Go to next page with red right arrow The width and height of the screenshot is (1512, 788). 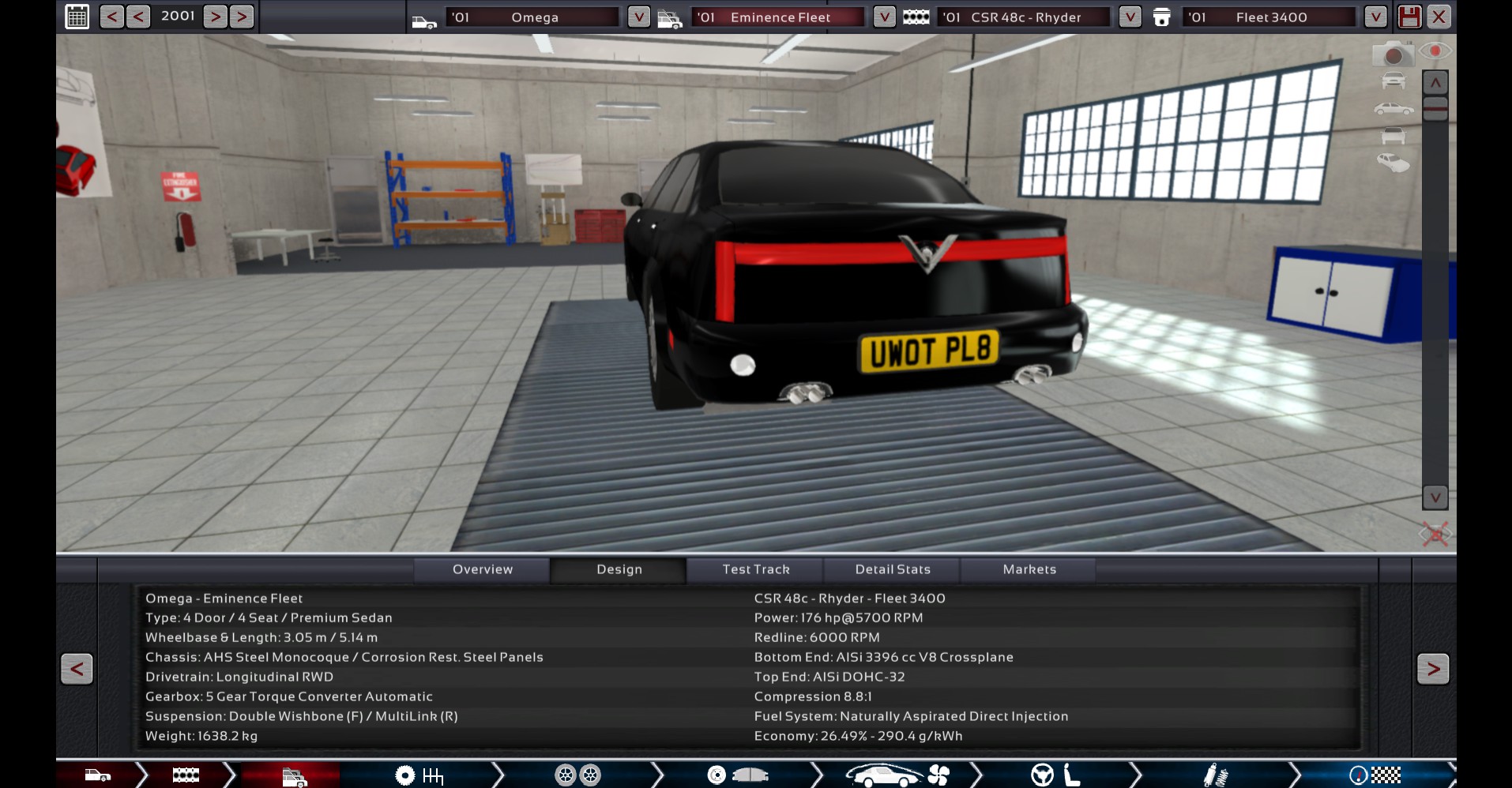(1433, 669)
